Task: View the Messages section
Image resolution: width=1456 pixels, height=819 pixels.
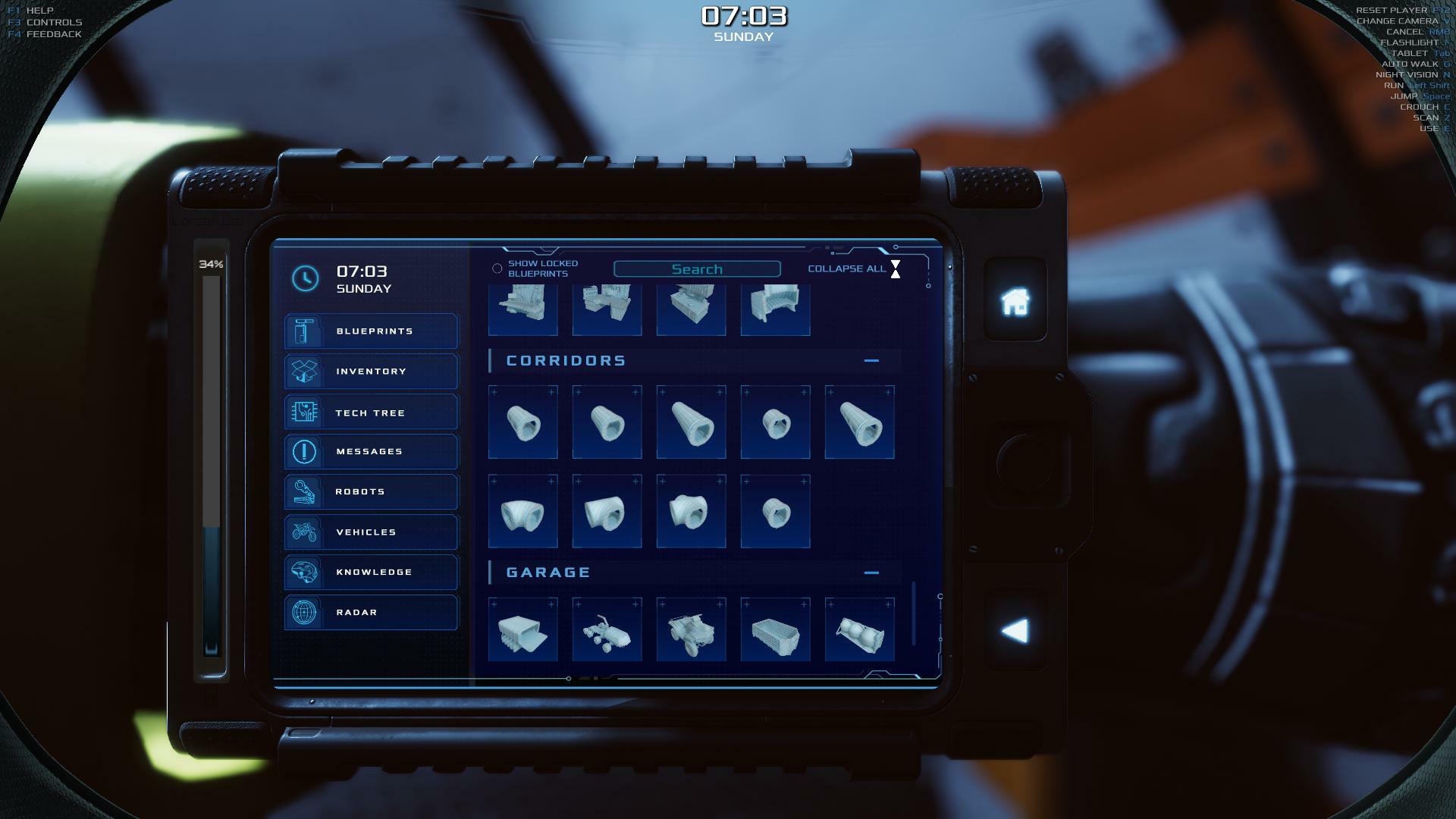Action: (x=372, y=452)
